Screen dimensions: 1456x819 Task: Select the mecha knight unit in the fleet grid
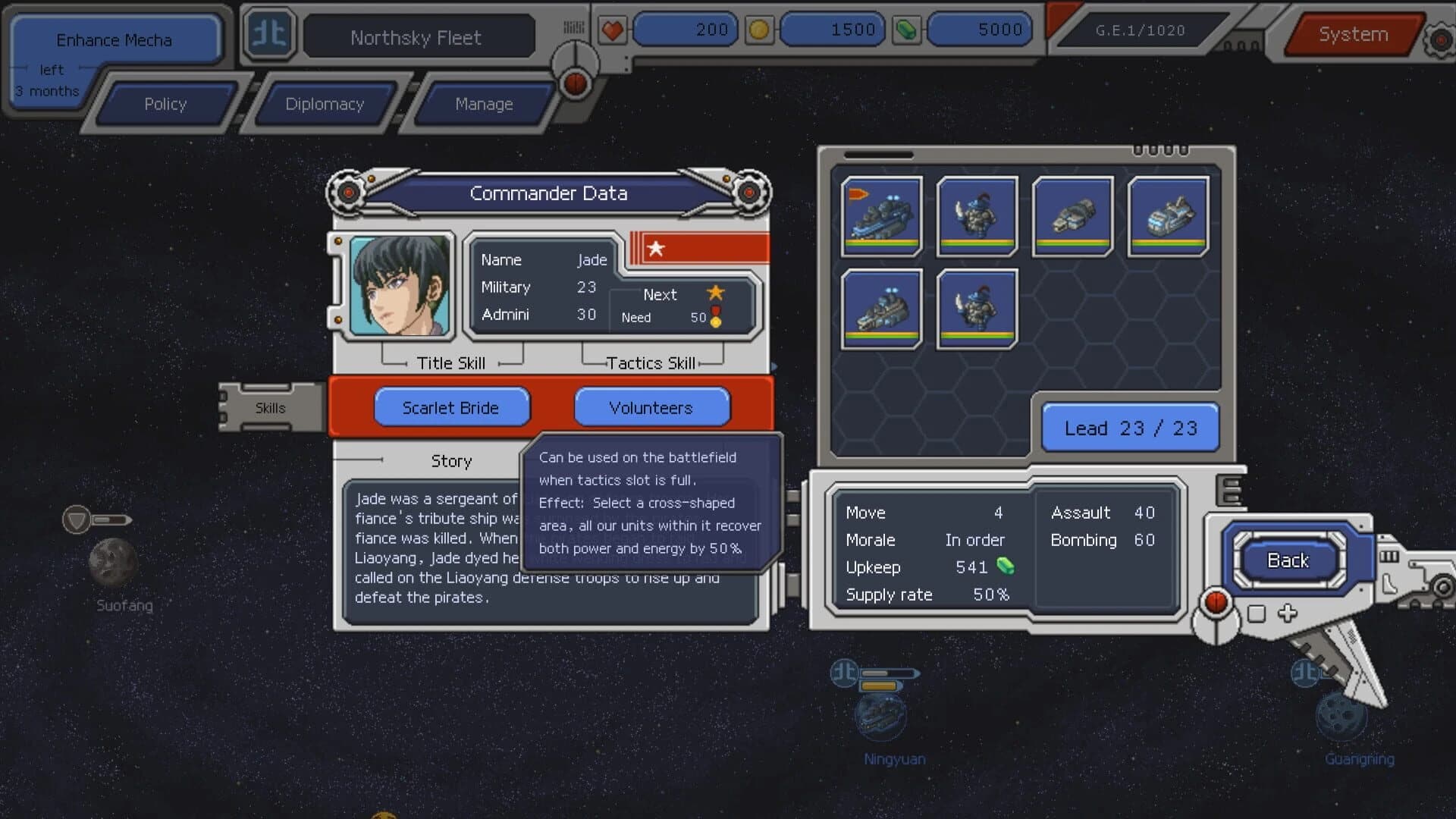977,216
